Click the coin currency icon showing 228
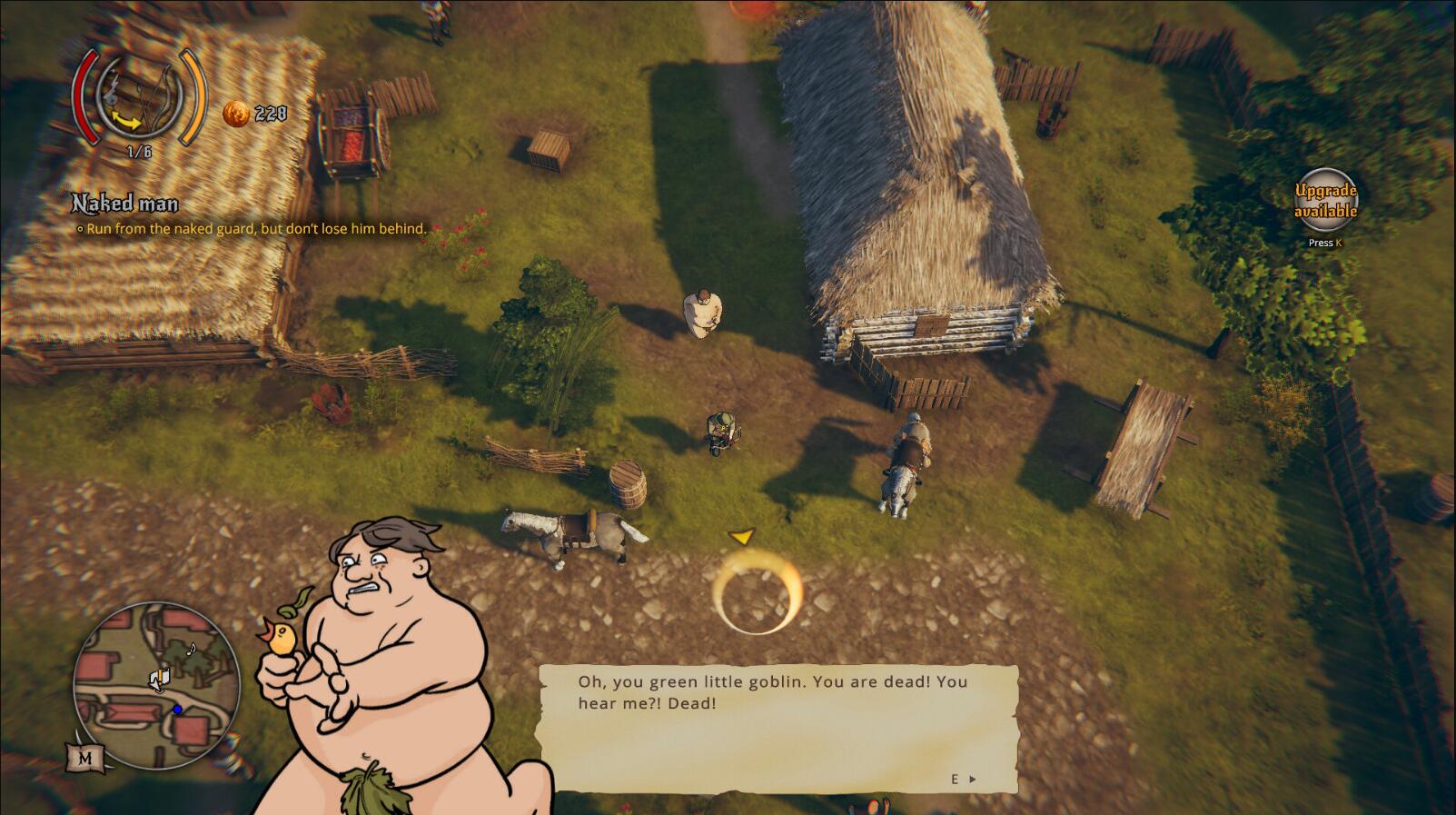Viewport: 1456px width, 815px height. pos(235,114)
